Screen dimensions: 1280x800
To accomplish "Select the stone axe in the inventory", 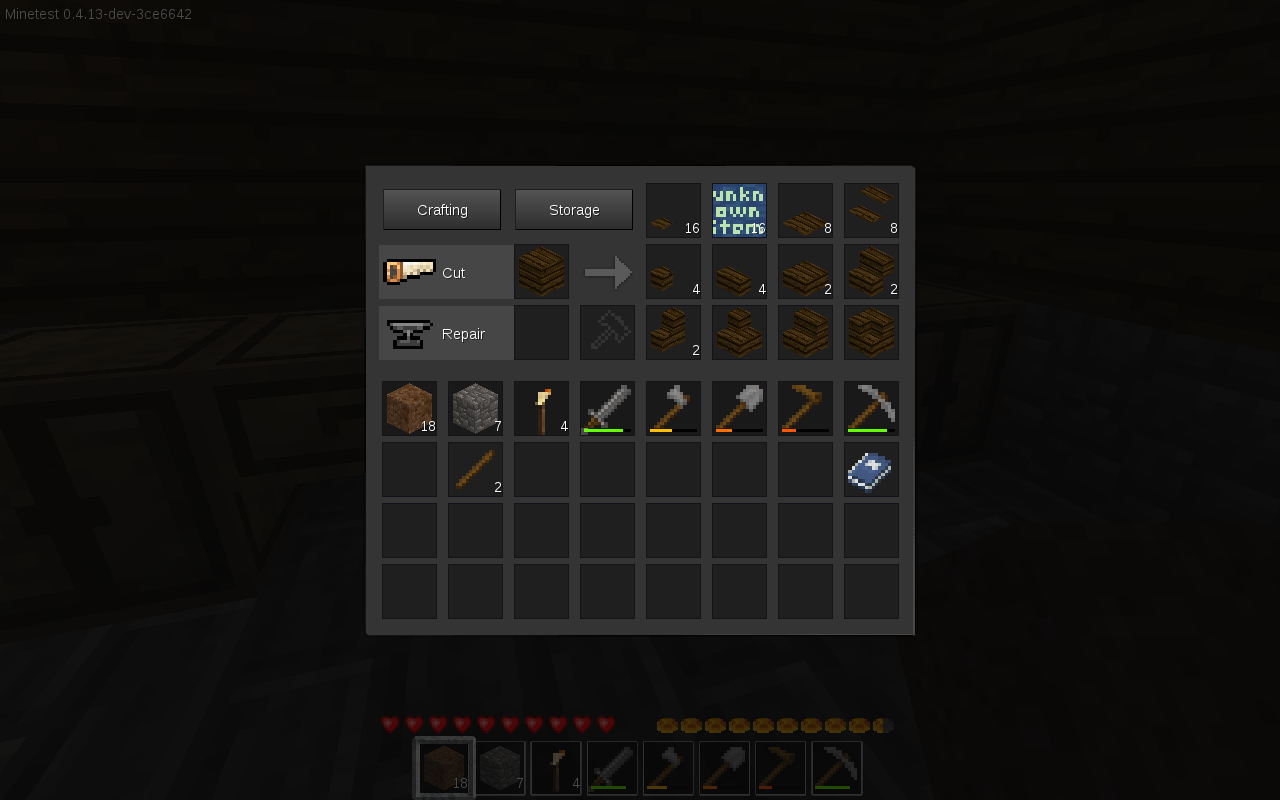I will tap(673, 408).
